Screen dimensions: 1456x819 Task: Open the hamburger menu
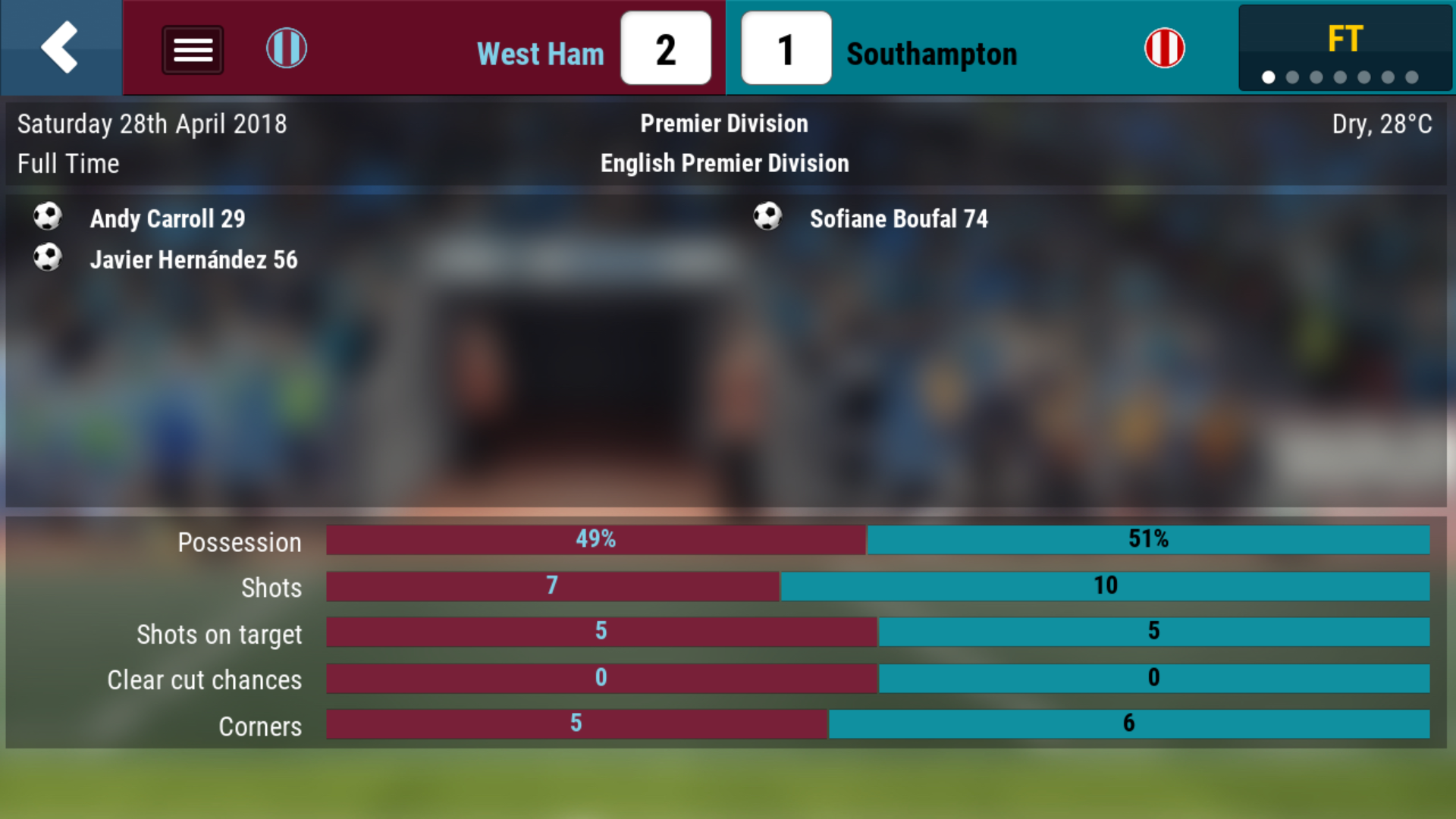pos(193,50)
